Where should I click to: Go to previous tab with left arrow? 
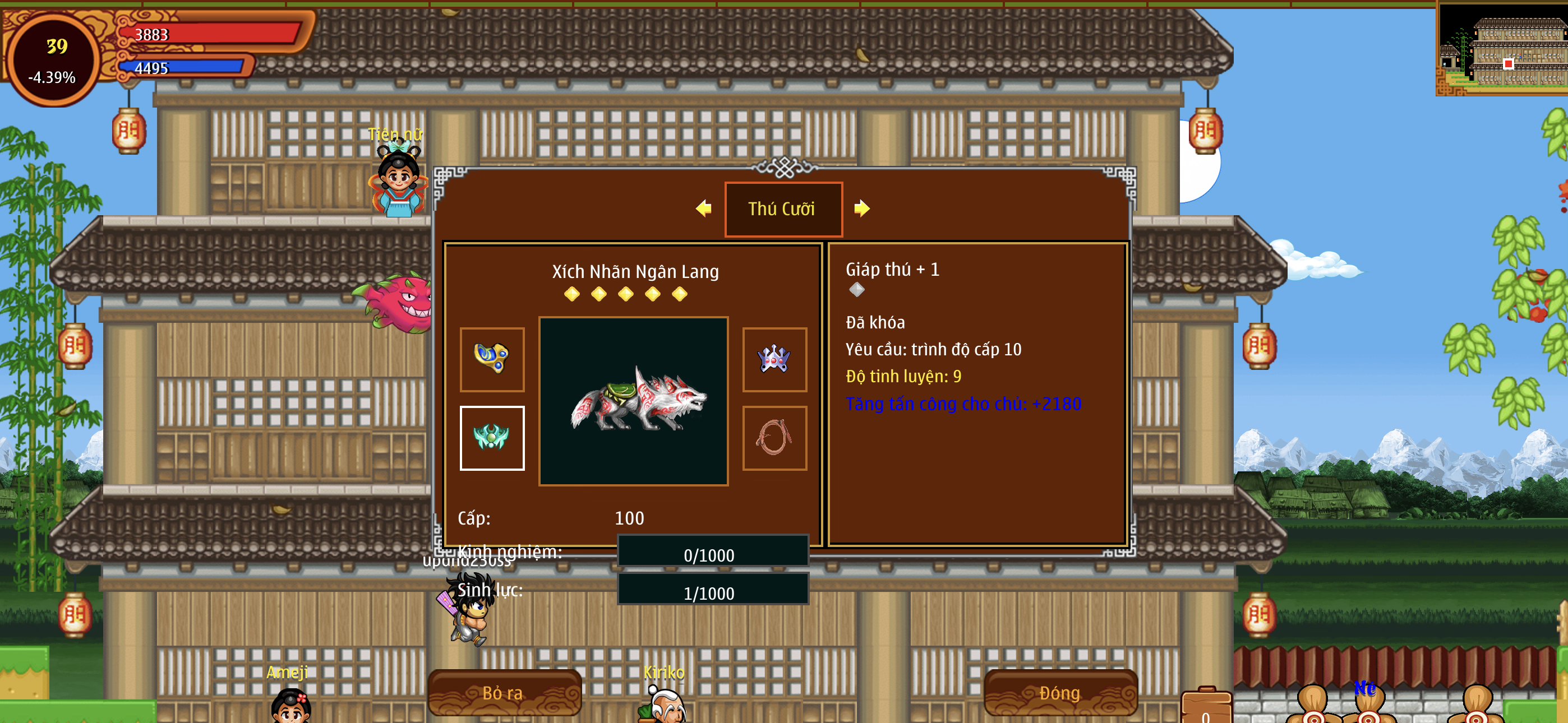[704, 208]
